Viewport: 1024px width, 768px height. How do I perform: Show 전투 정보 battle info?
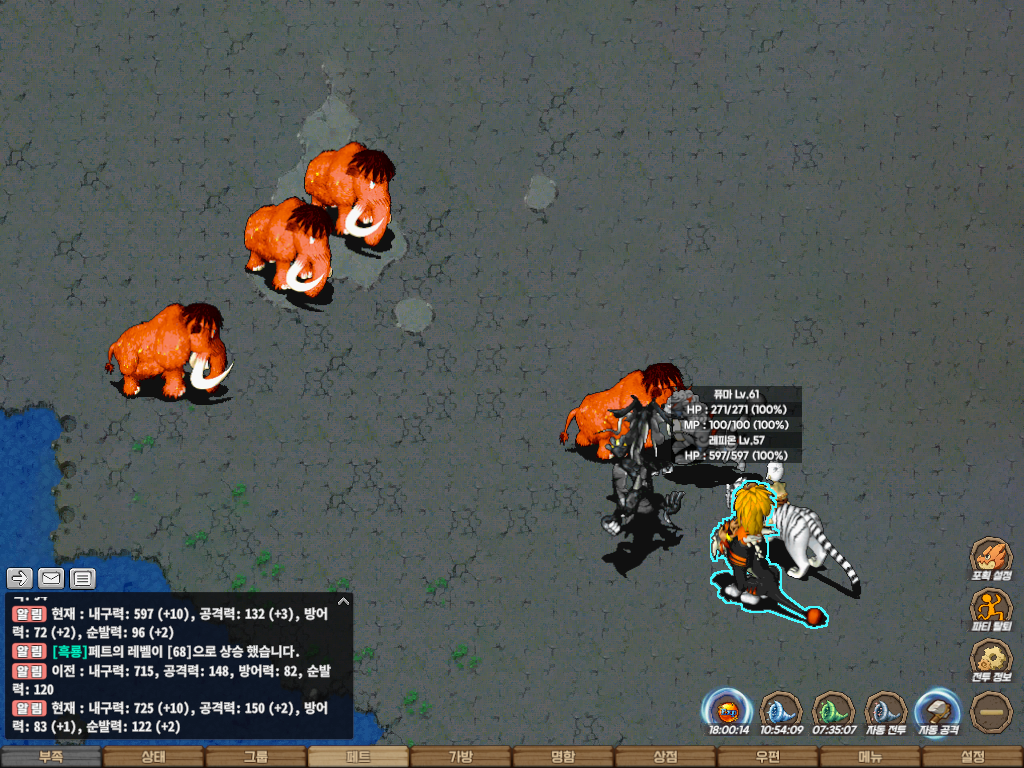(991, 660)
